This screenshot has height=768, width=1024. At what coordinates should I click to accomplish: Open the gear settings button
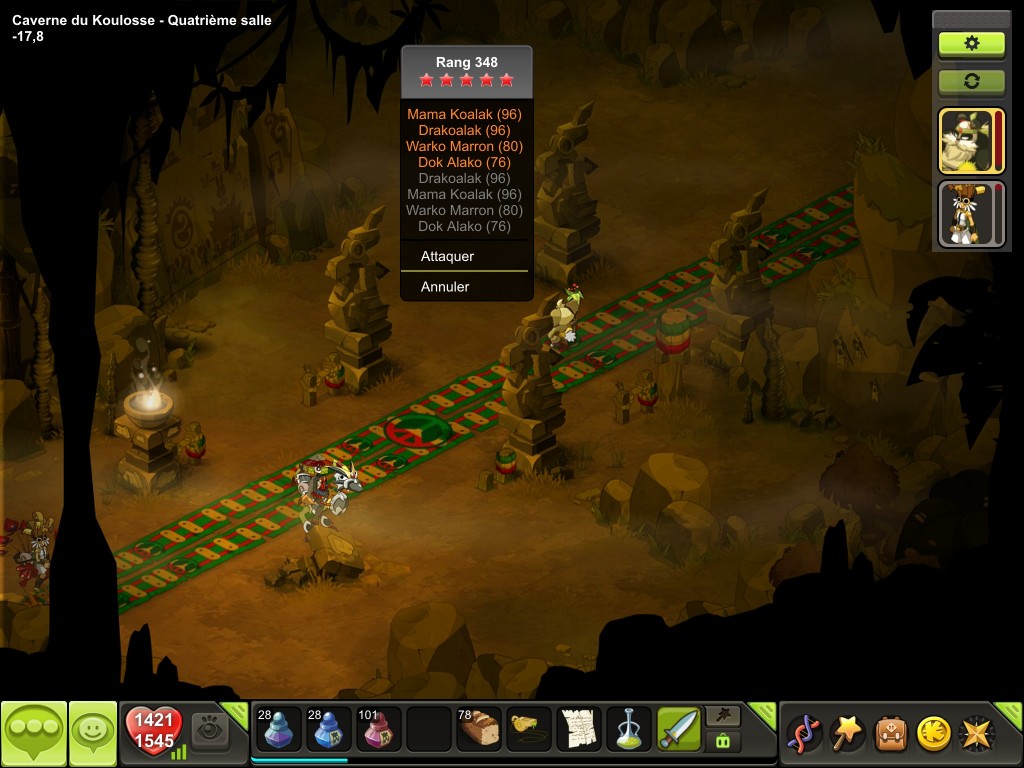pos(970,44)
